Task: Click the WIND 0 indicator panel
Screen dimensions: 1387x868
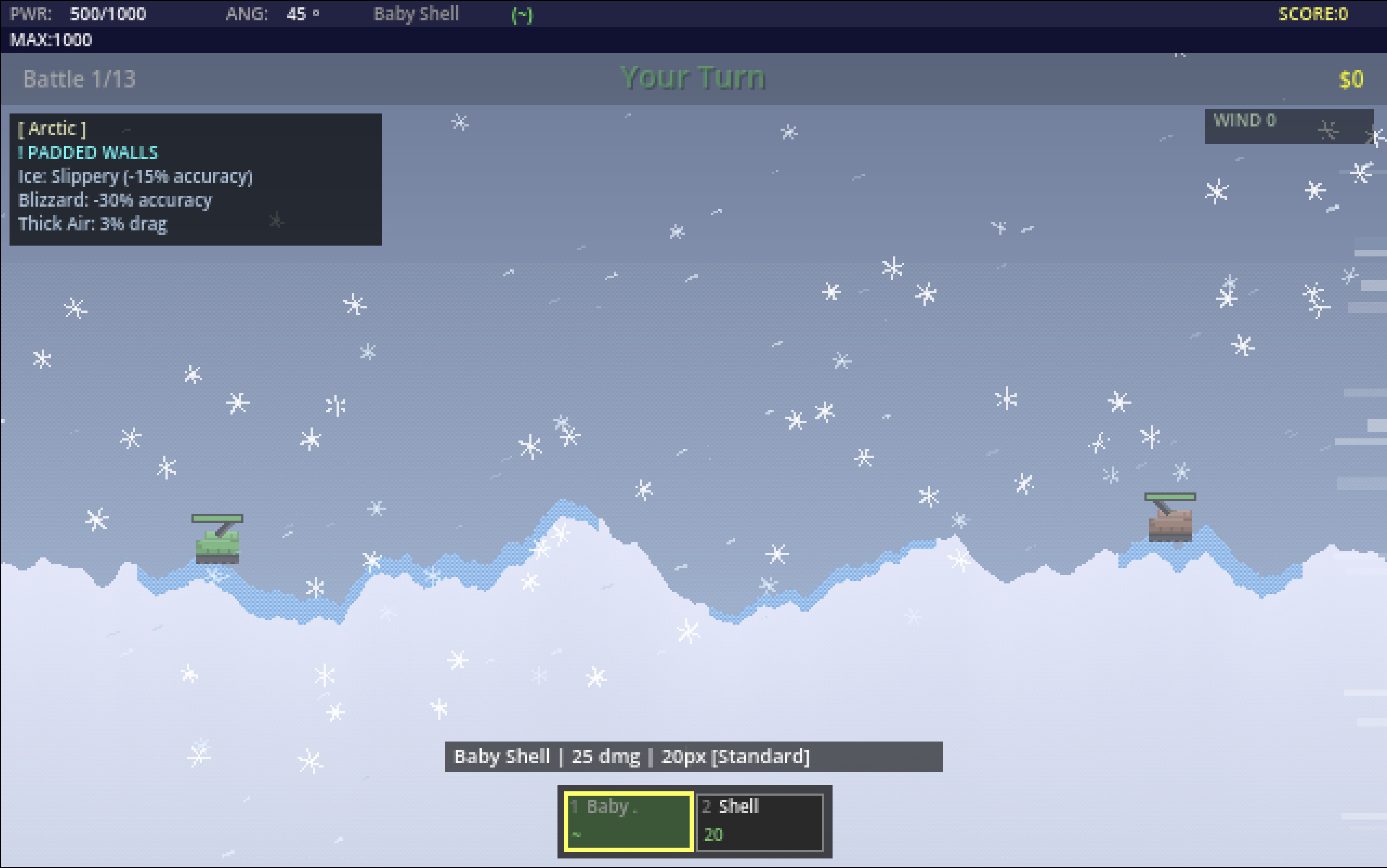Action: coord(1290,126)
